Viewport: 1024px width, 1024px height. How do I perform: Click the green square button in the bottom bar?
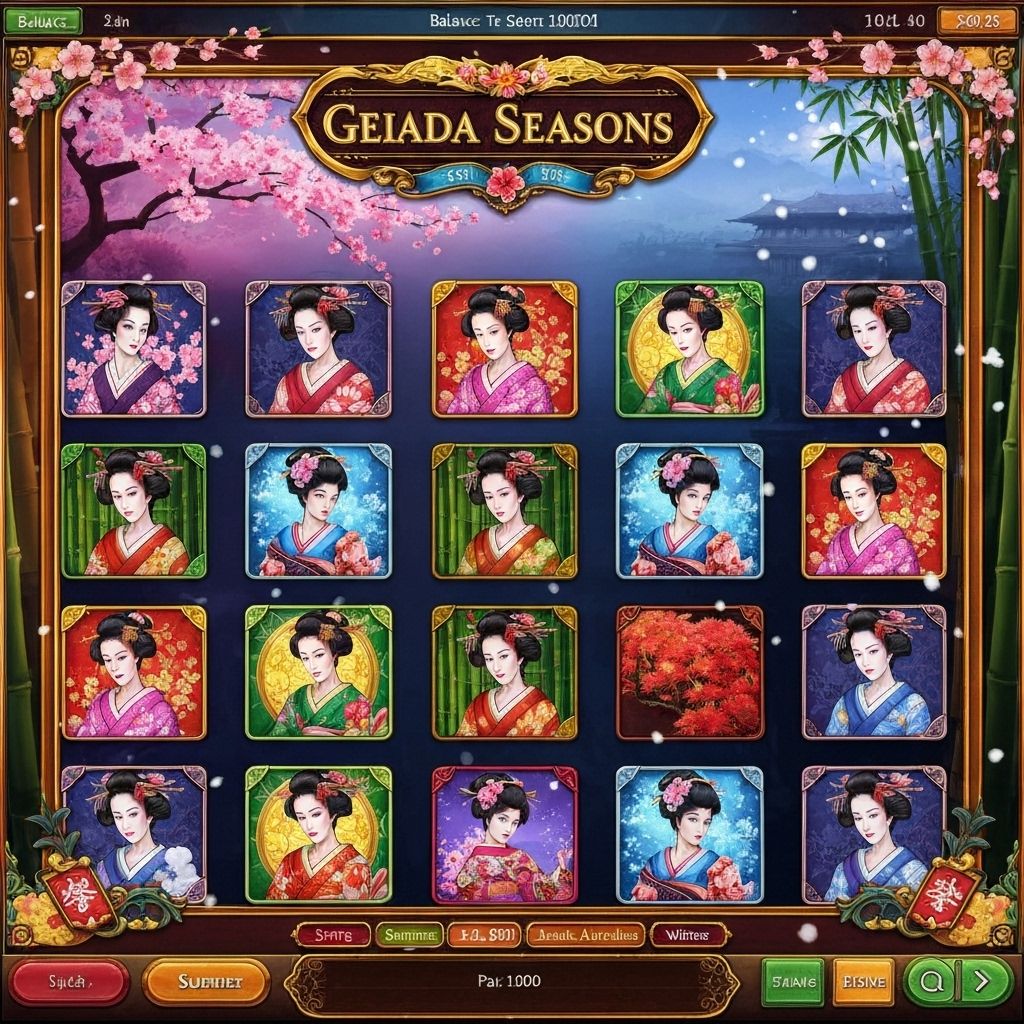[793, 981]
